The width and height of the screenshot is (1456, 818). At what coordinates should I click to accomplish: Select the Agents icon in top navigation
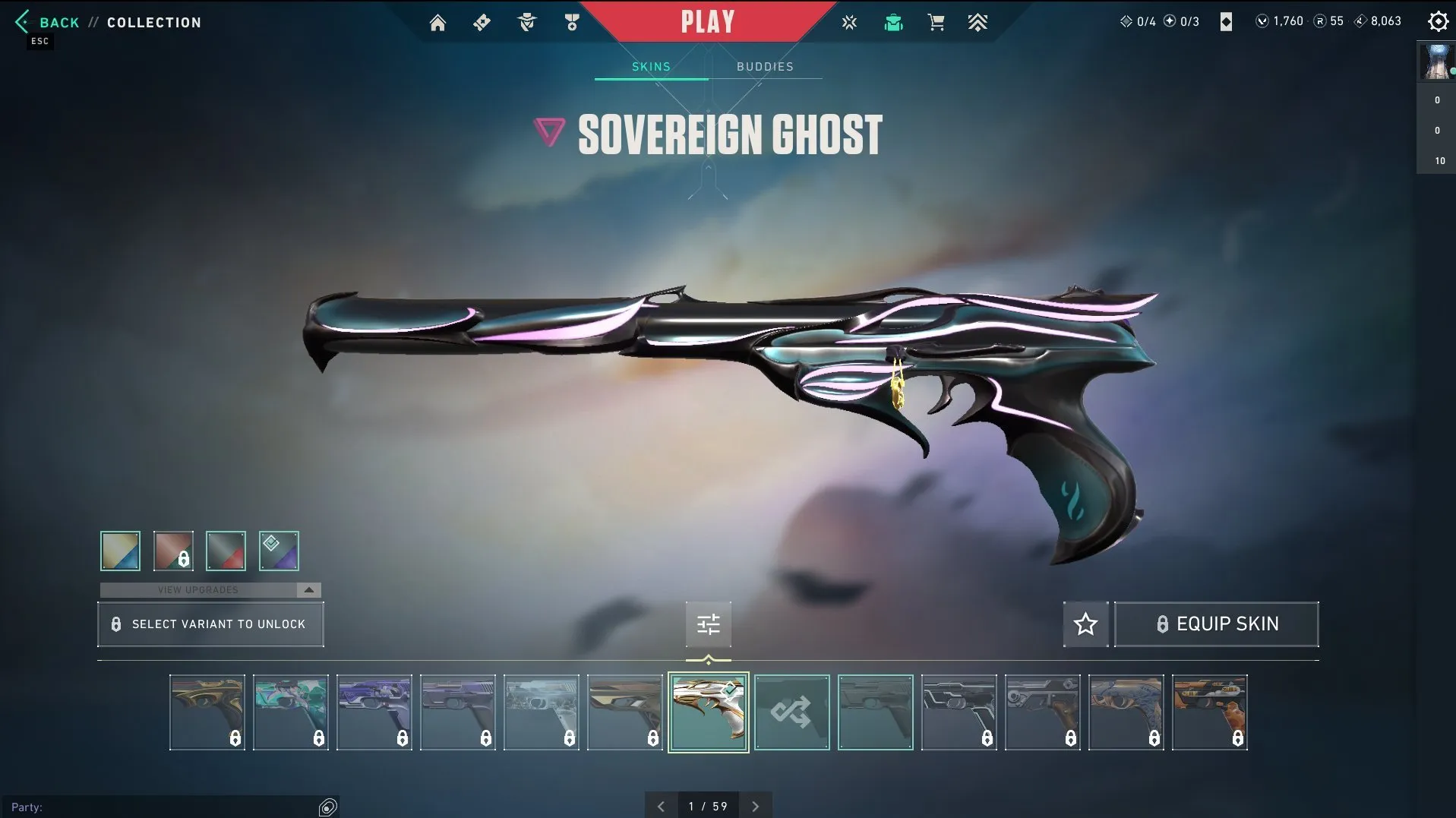coord(526,22)
